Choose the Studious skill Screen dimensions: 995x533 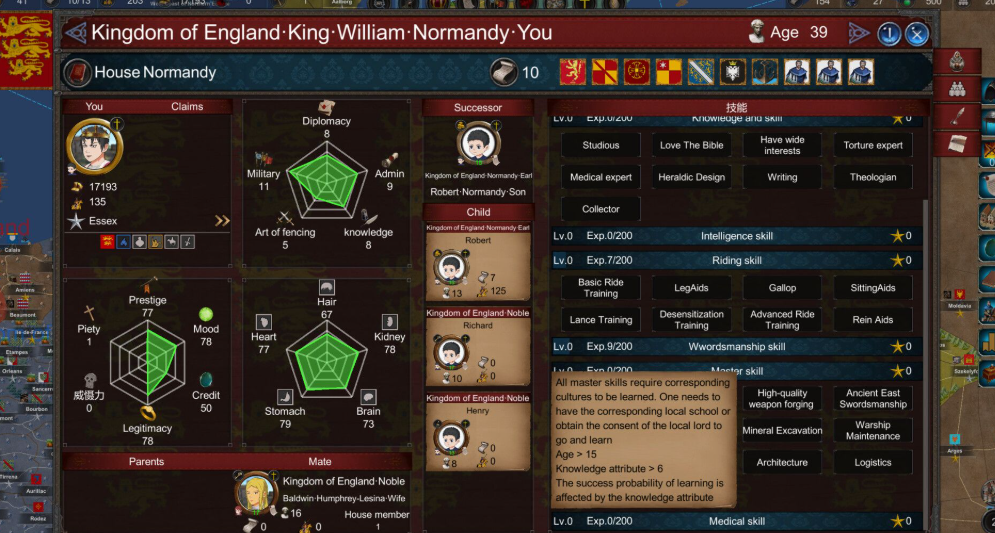coord(601,145)
